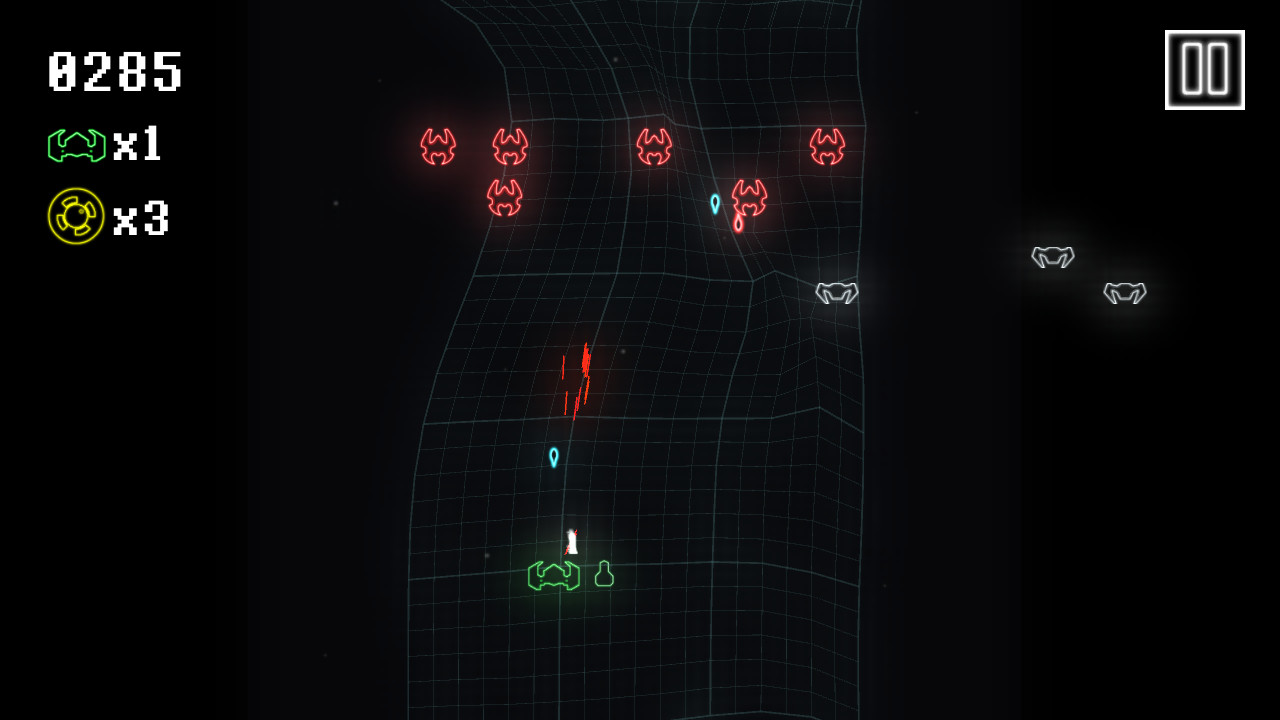Click the topmost gray ghost enemy
Viewport: 1280px width, 720px height.
[x=1051, y=258]
